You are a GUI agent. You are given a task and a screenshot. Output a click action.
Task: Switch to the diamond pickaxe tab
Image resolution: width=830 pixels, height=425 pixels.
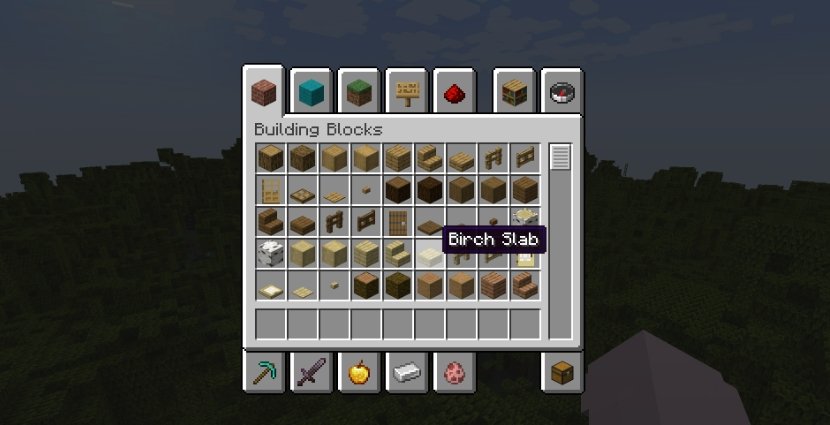(263, 374)
